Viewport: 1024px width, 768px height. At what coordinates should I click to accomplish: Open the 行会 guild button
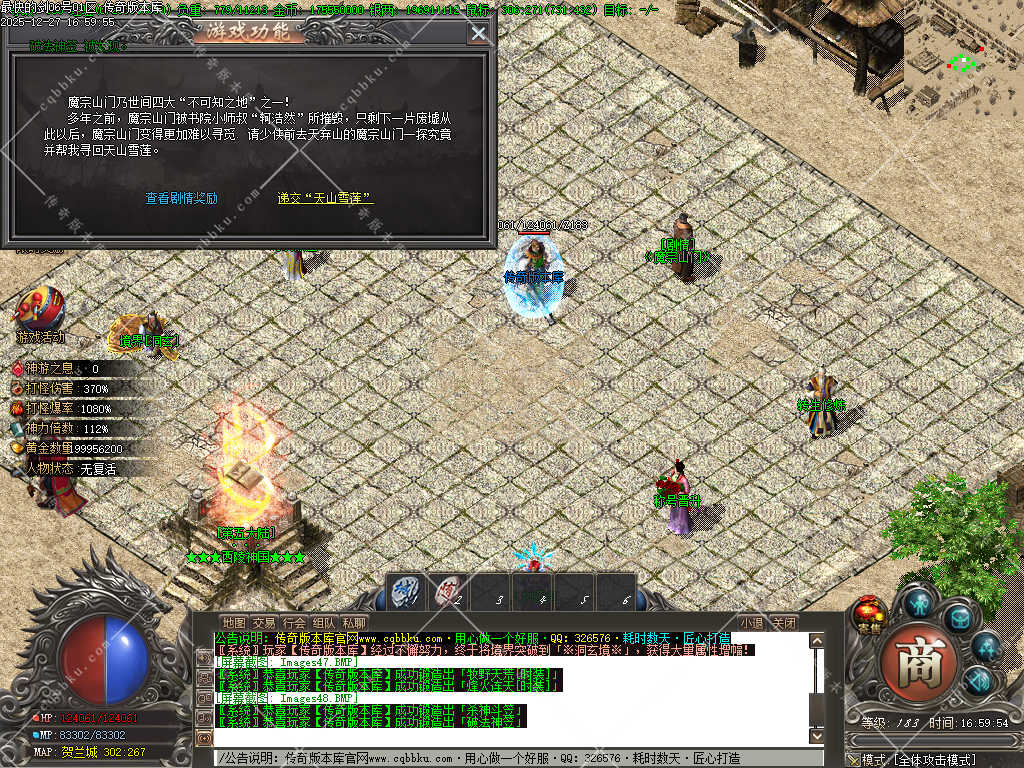294,623
